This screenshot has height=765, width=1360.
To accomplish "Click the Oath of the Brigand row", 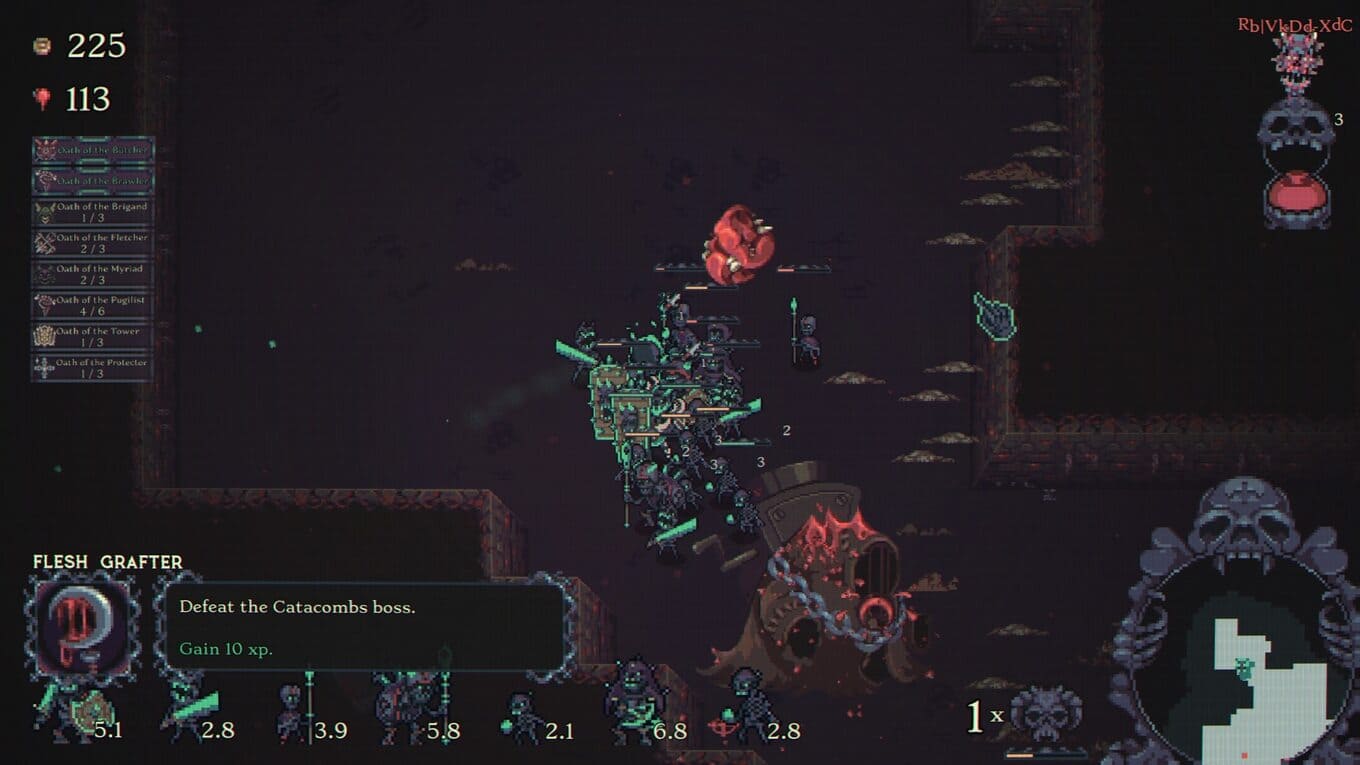I will coord(93,212).
